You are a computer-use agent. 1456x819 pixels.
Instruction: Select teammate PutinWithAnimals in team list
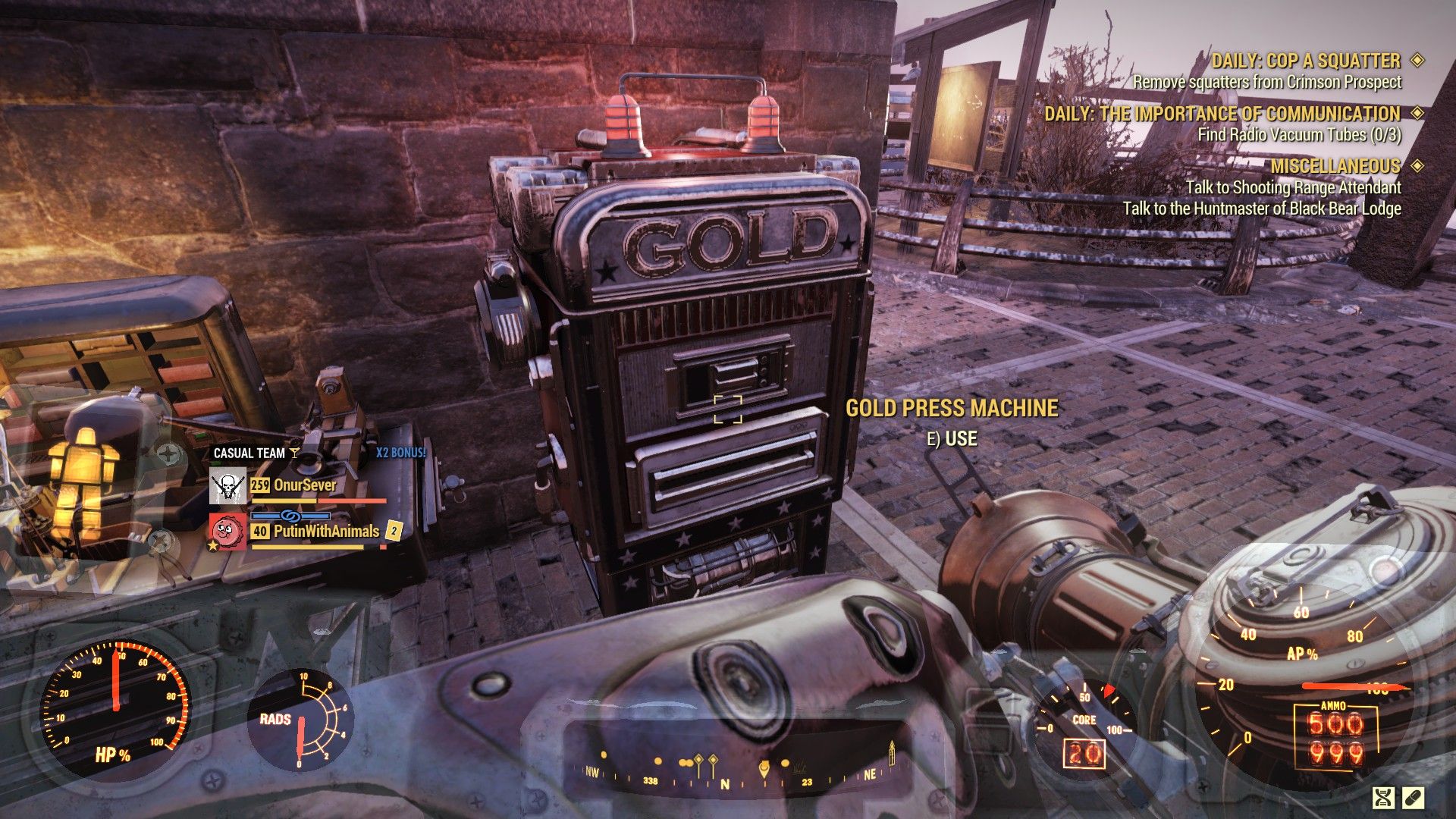coord(326,531)
